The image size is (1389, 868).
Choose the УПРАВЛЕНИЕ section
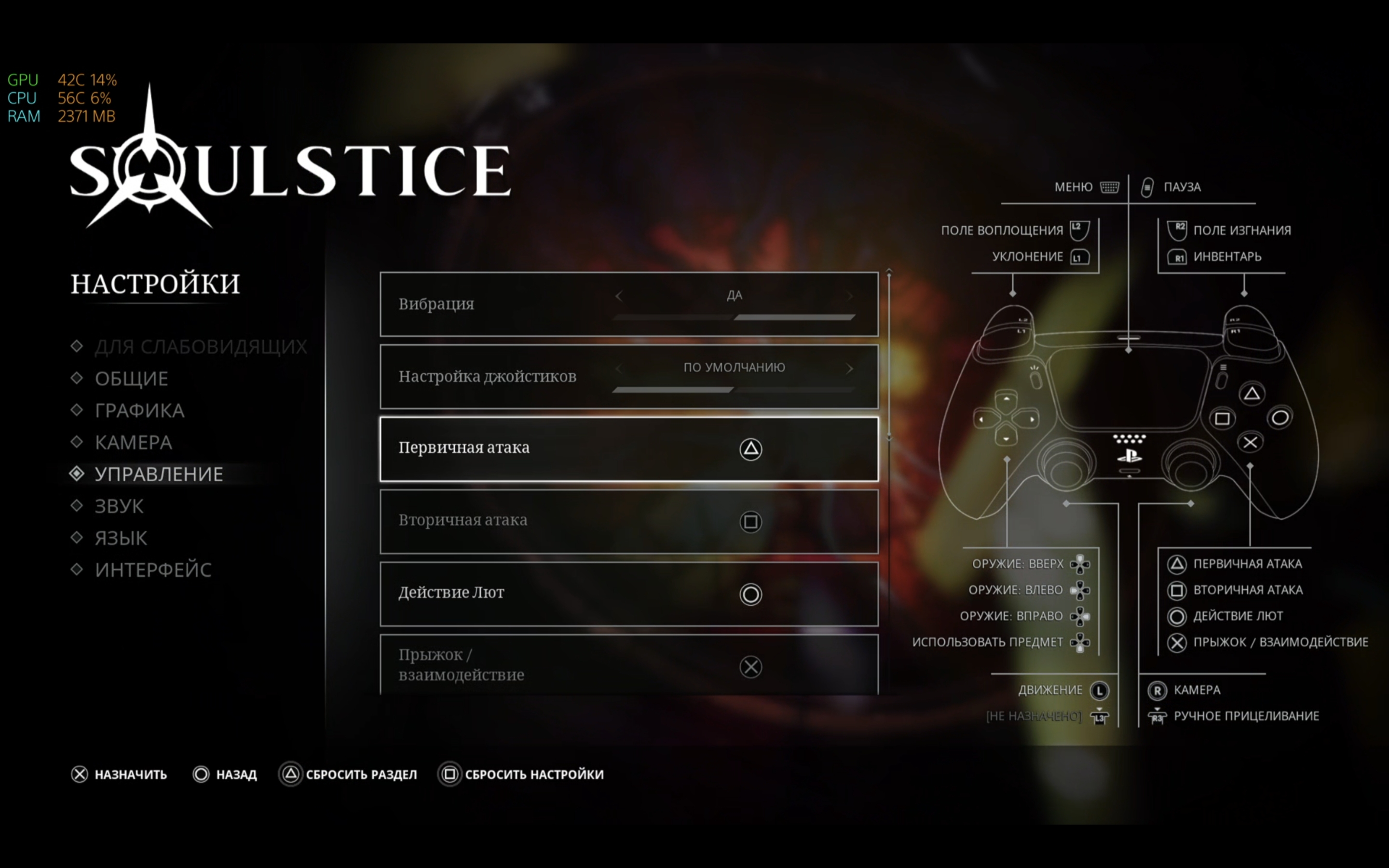[x=158, y=474]
